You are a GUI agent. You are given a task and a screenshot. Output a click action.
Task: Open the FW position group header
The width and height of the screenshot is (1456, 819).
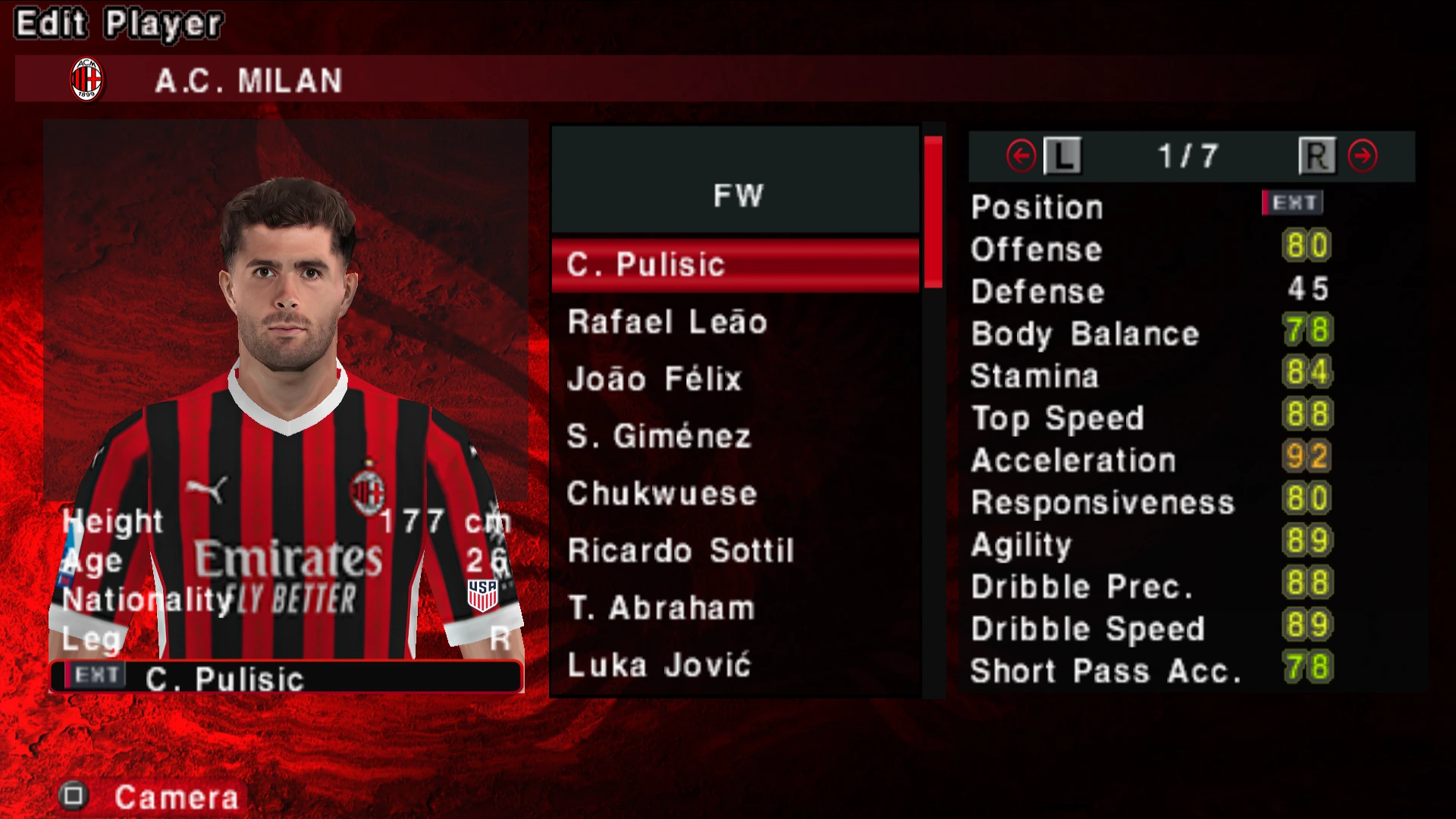coord(736,195)
